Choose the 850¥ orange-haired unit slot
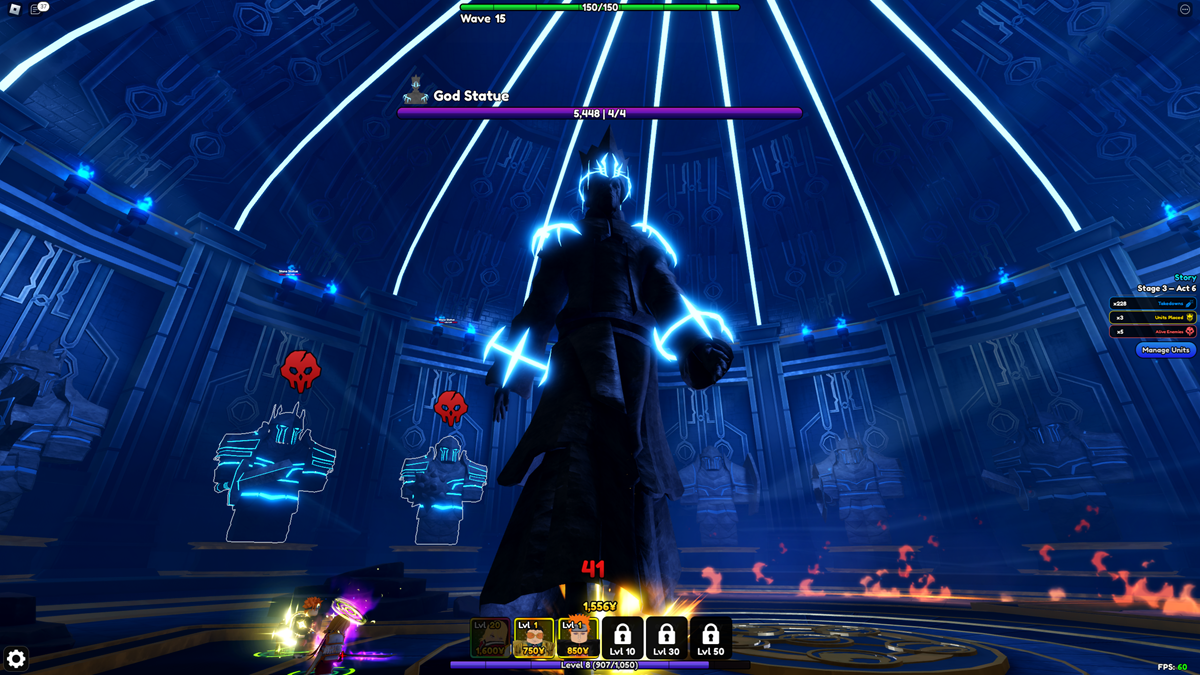The width and height of the screenshot is (1200, 675). point(578,637)
